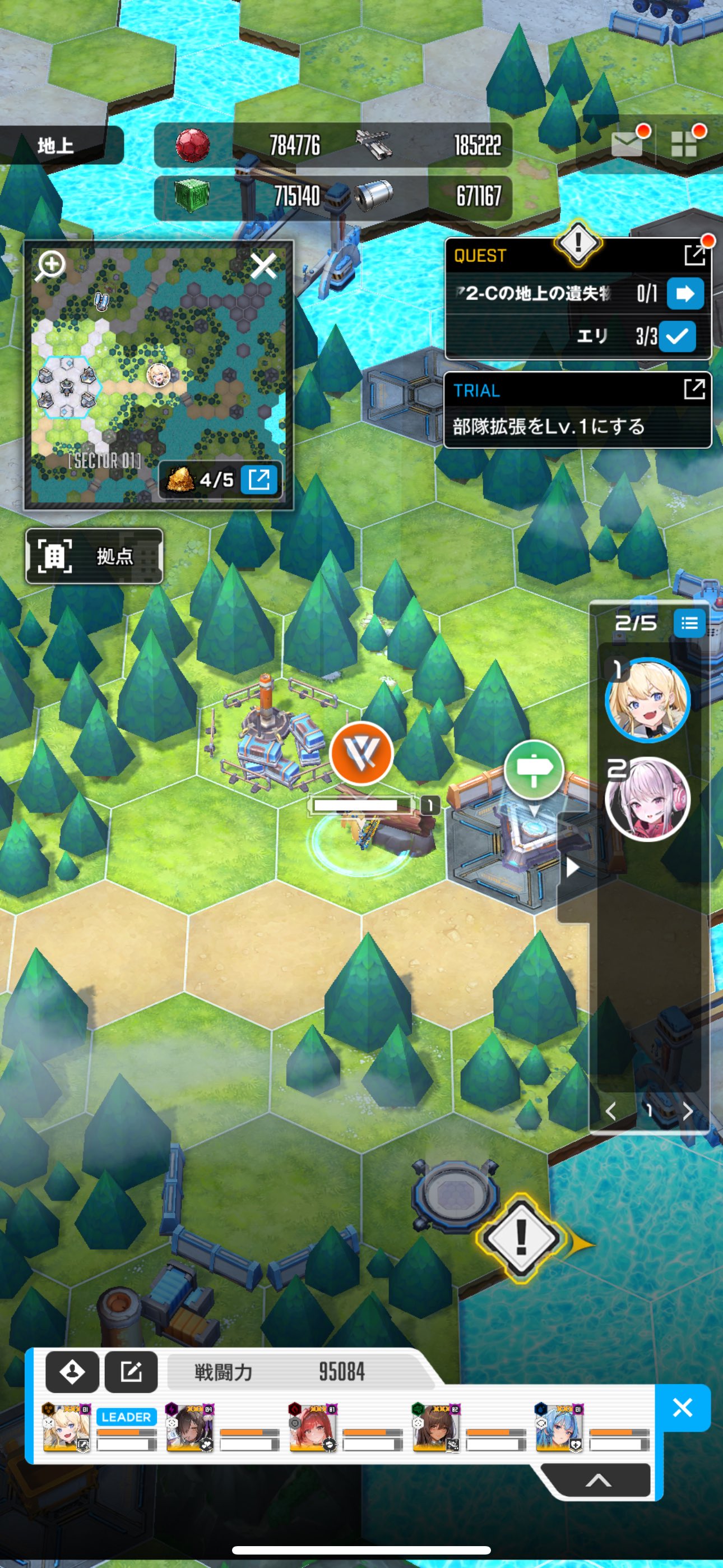Expand the bottom squad panel upward
This screenshot has height=1568, width=723.
click(597, 1481)
